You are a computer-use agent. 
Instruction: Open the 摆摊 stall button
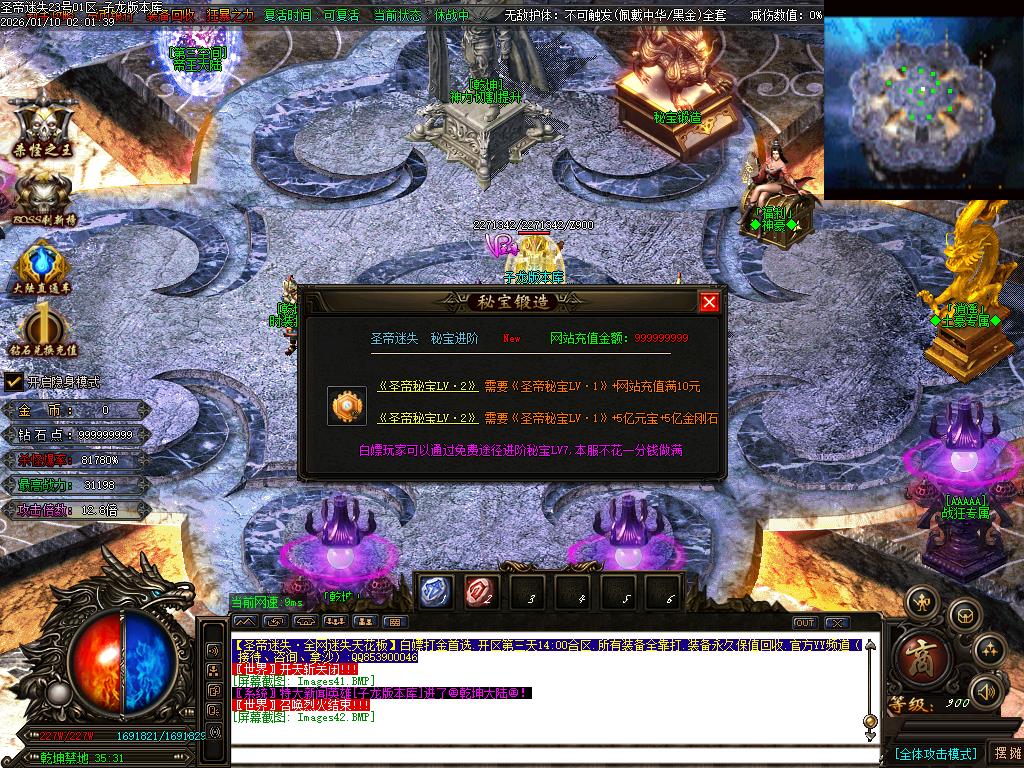1005,753
